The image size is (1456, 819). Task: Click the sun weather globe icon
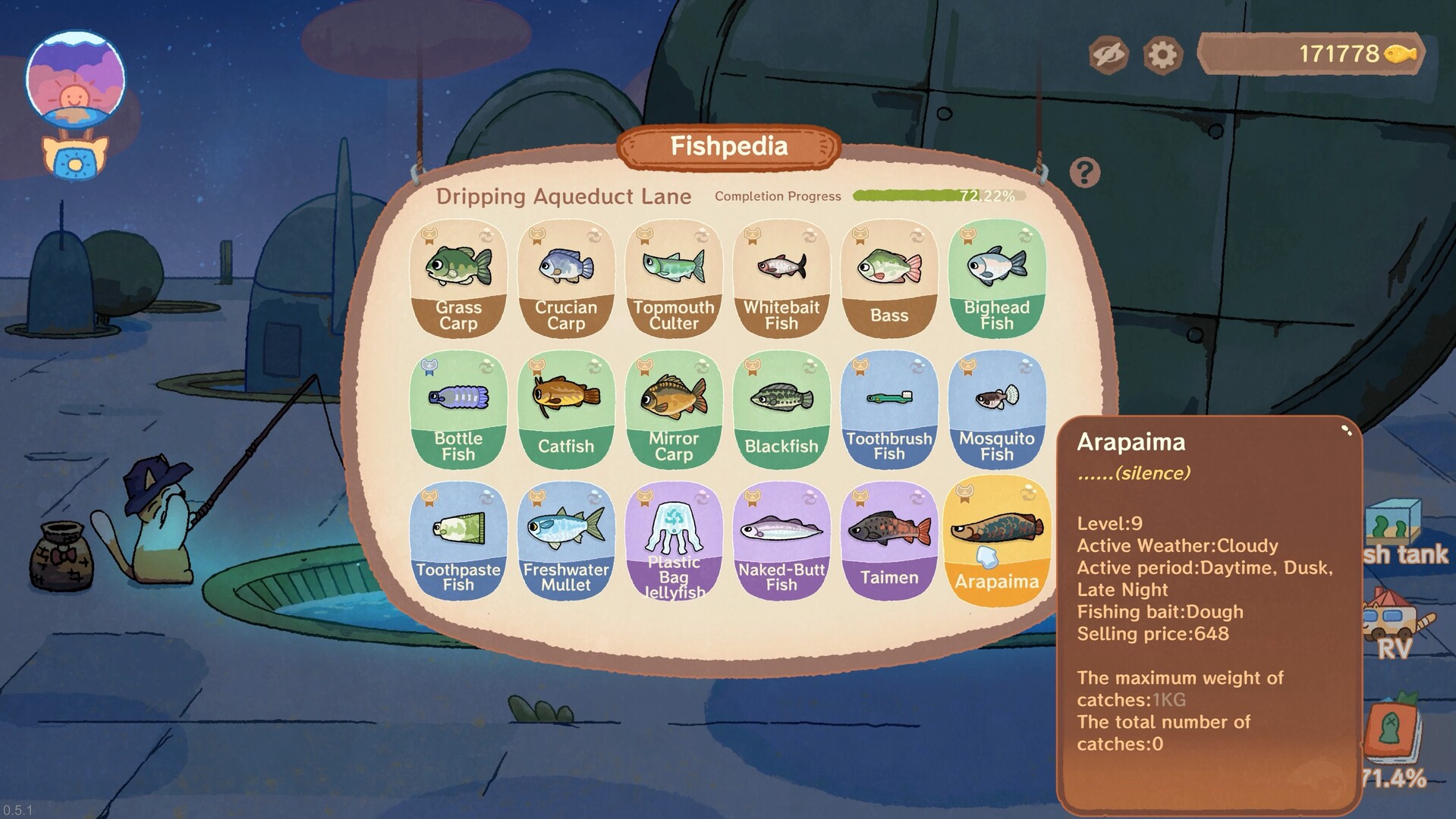point(75,80)
